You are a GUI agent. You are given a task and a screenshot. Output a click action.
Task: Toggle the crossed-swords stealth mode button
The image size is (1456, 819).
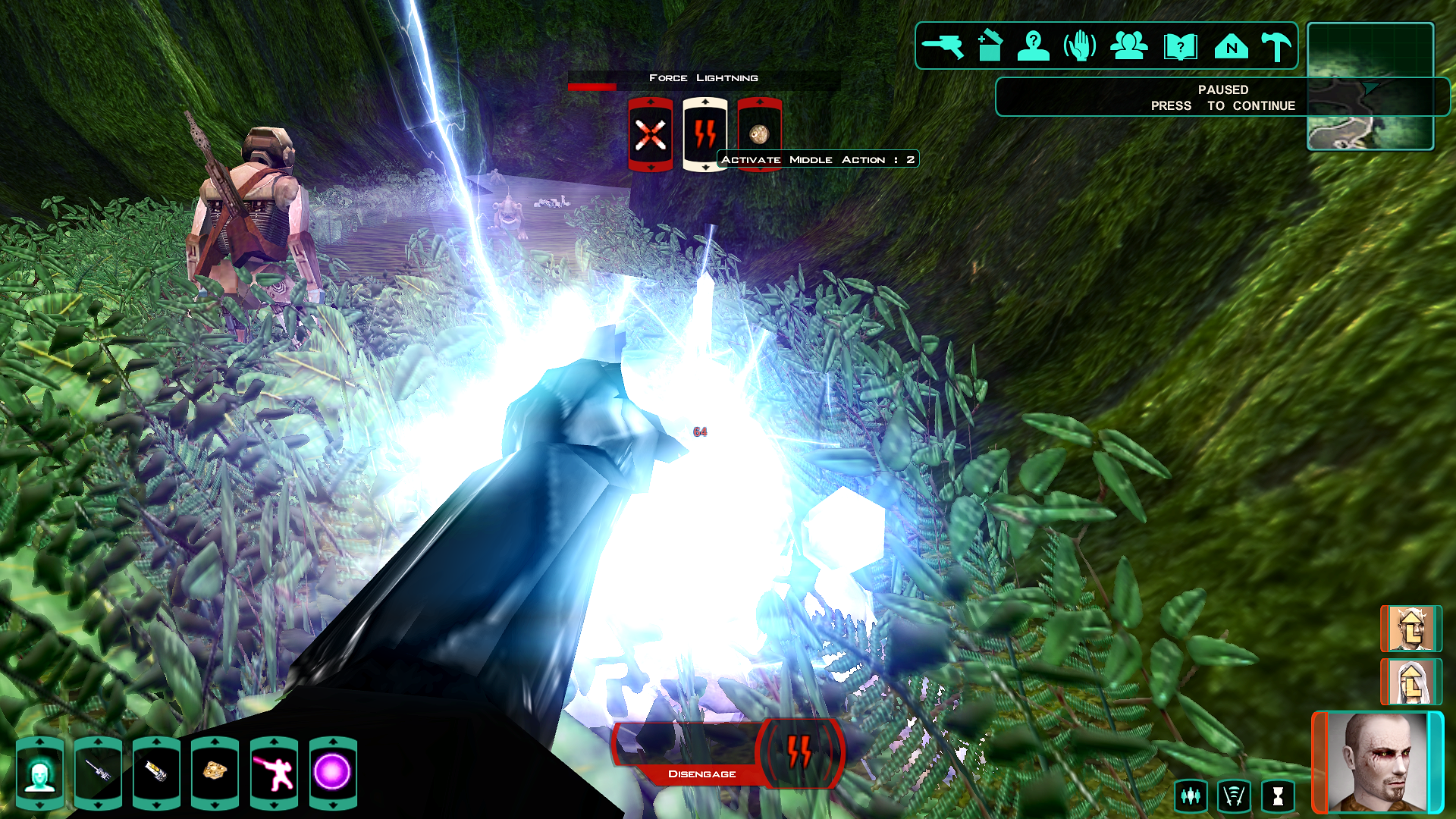point(1234,796)
